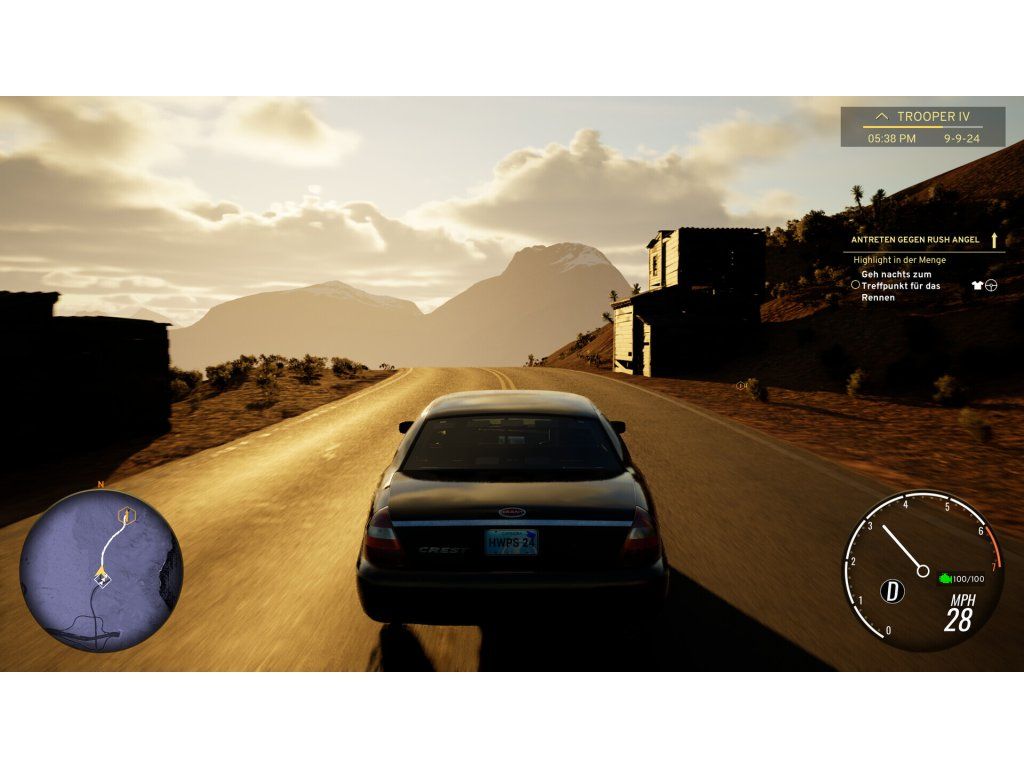
Task: Click the gear indicator D on the tachometer
Action: click(892, 591)
